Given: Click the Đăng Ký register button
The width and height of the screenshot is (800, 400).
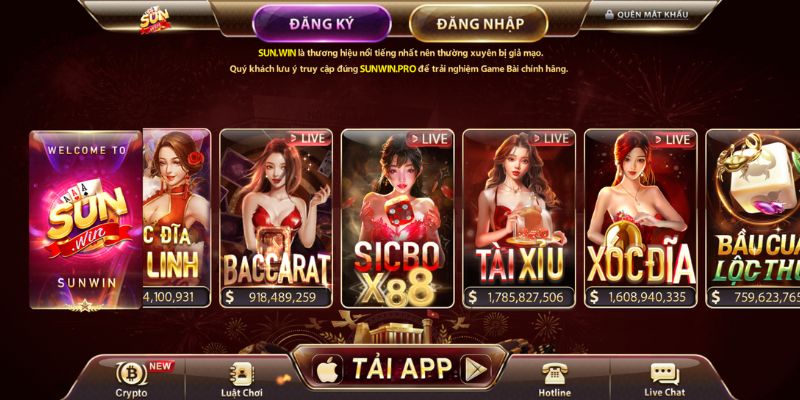Looking at the screenshot, I should 320,23.
